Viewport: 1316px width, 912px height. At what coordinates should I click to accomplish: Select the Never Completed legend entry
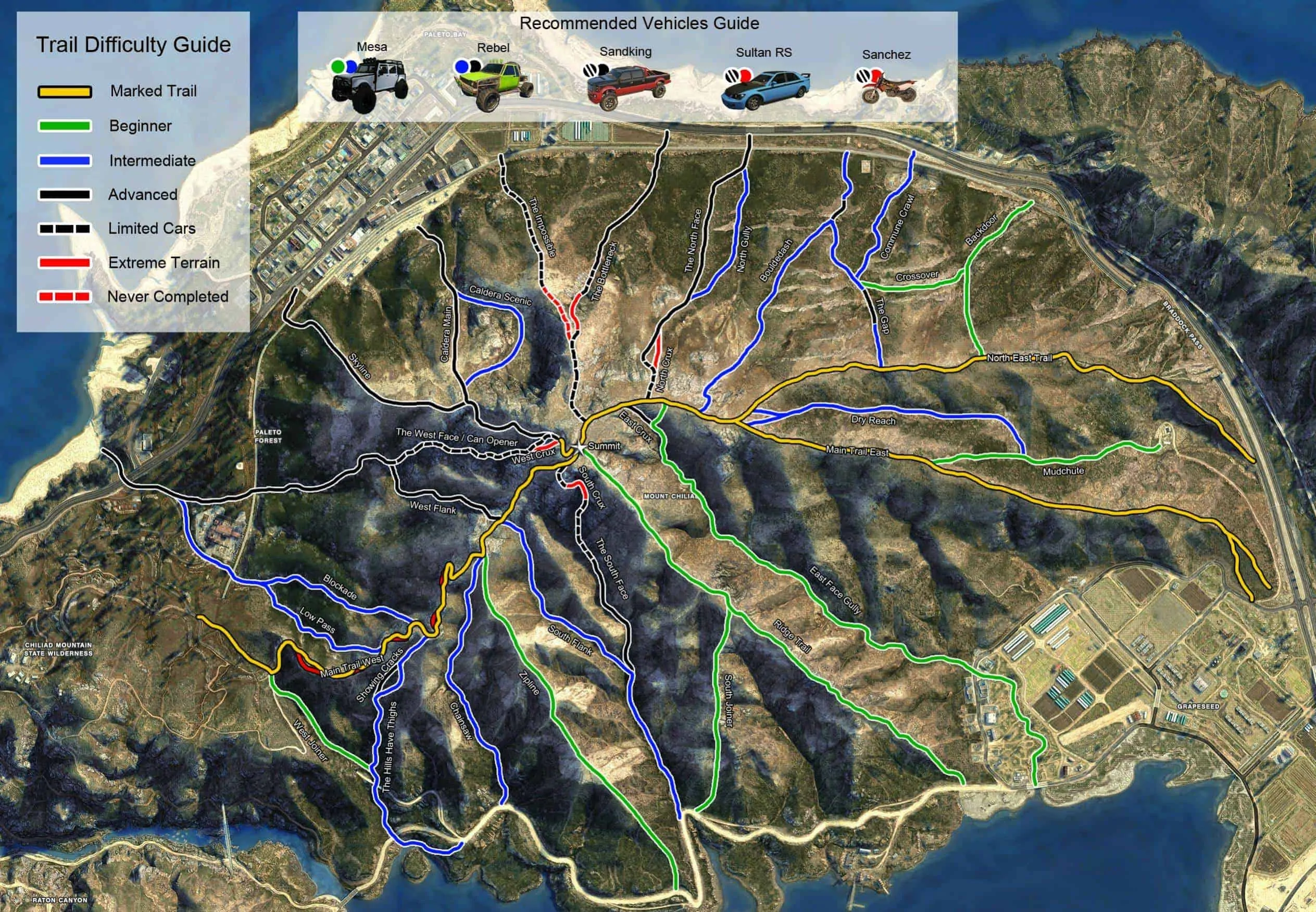tap(167, 296)
